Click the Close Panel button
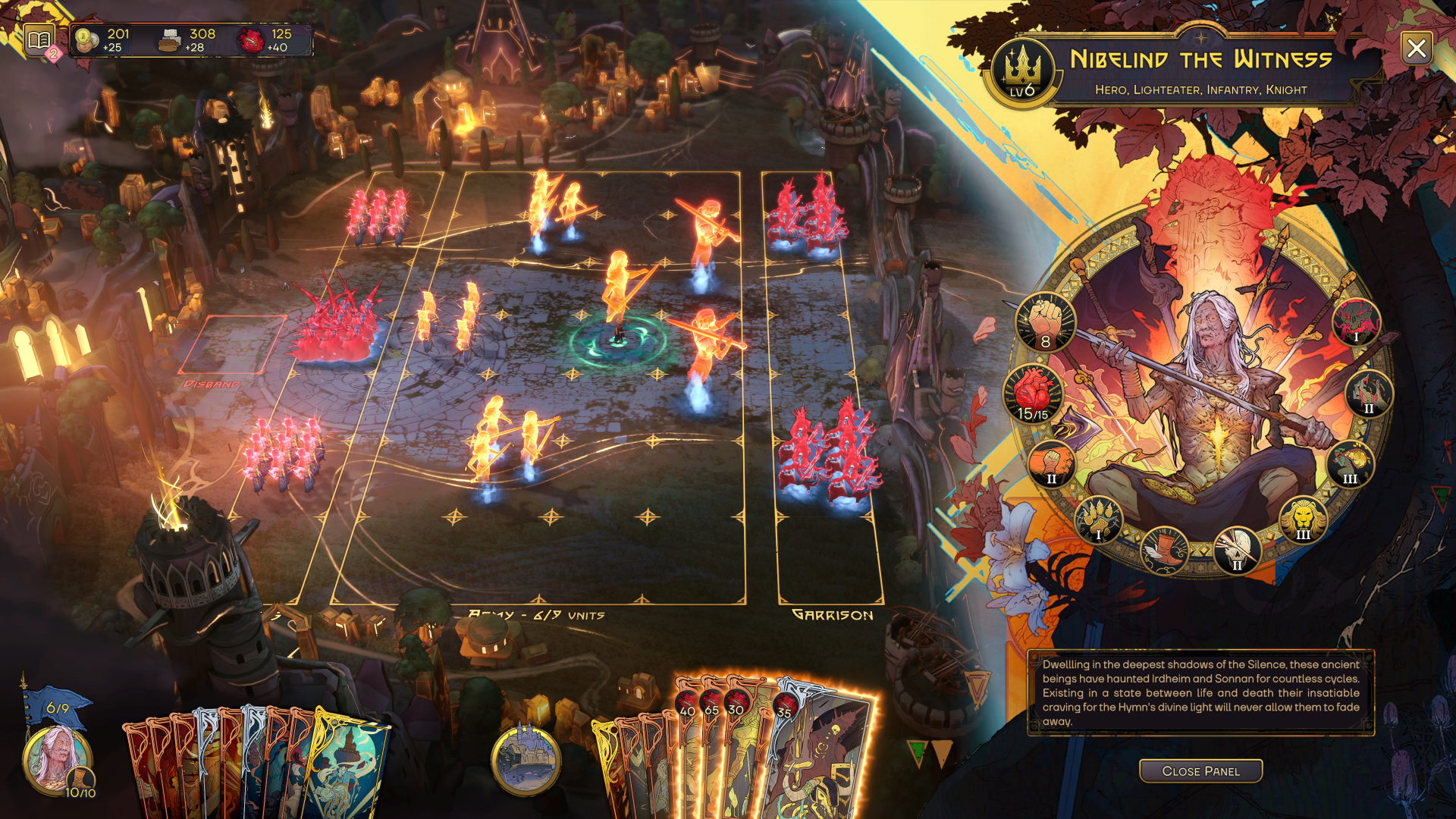This screenshot has height=819, width=1456. point(1200,770)
